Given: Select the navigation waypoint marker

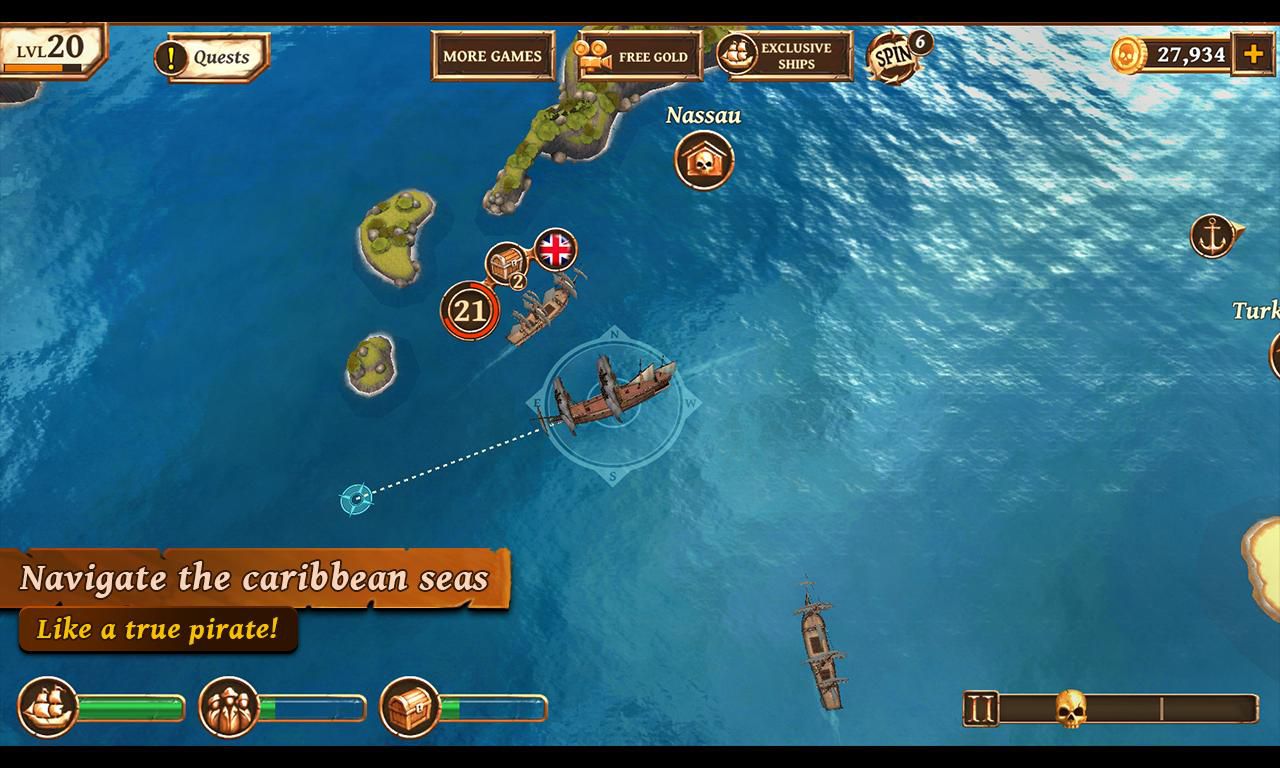Looking at the screenshot, I should click(x=356, y=497).
